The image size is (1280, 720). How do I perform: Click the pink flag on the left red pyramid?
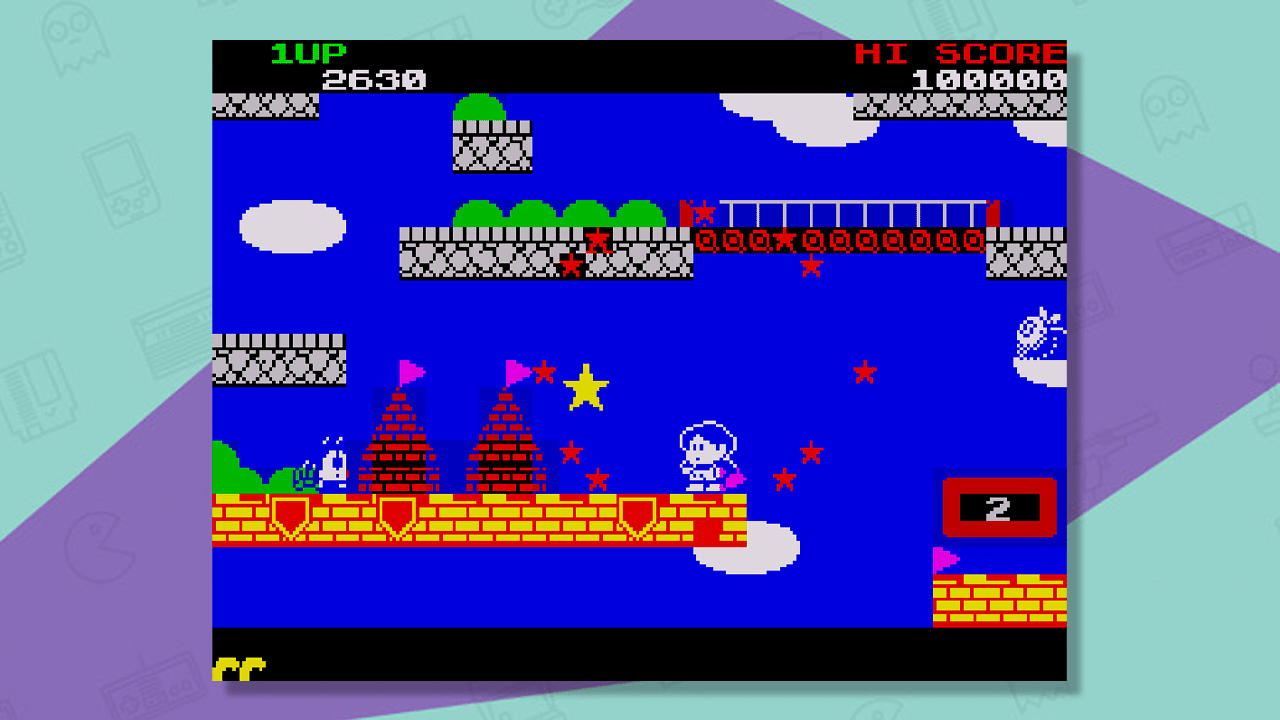[409, 369]
